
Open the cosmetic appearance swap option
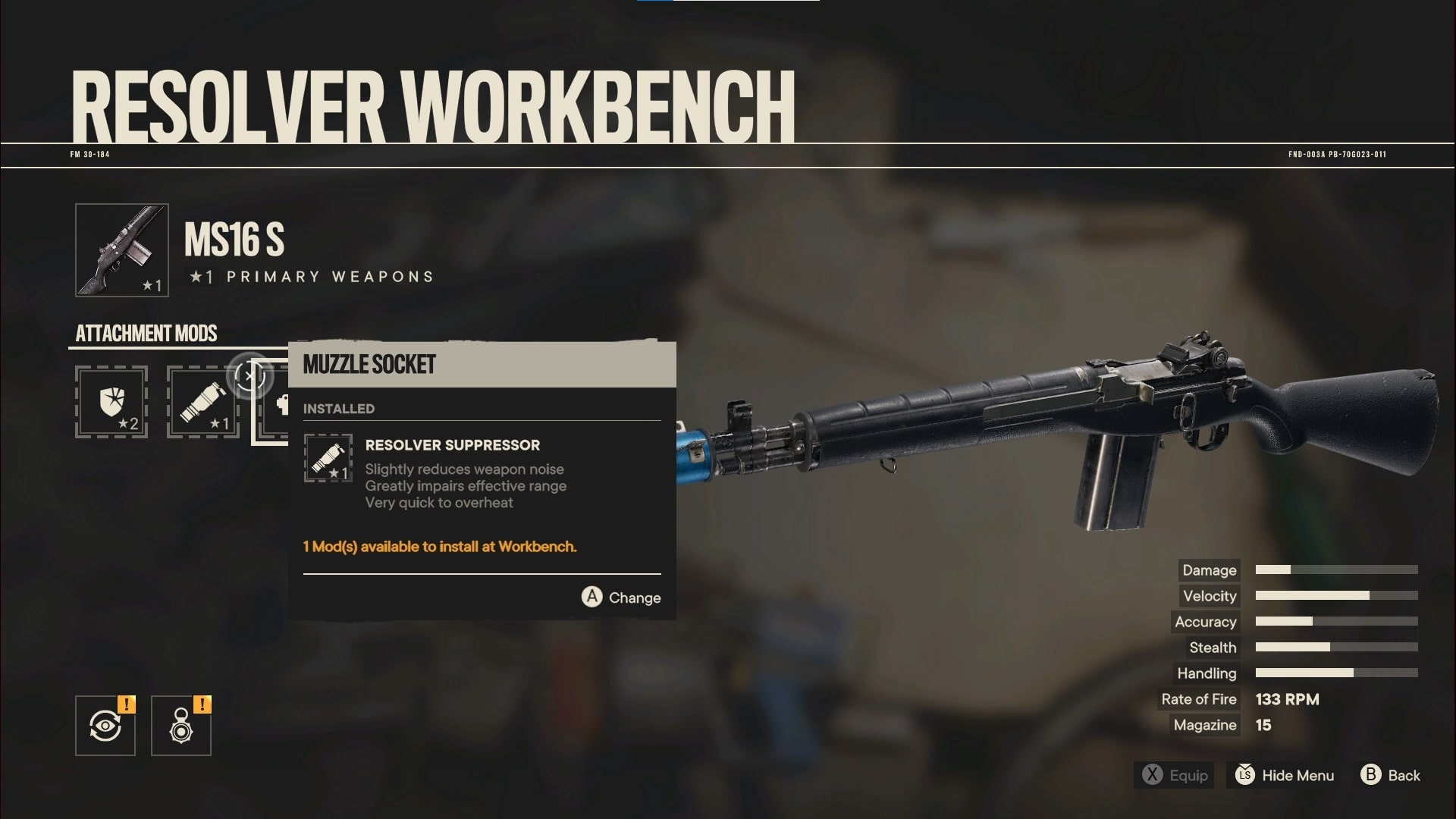[105, 725]
